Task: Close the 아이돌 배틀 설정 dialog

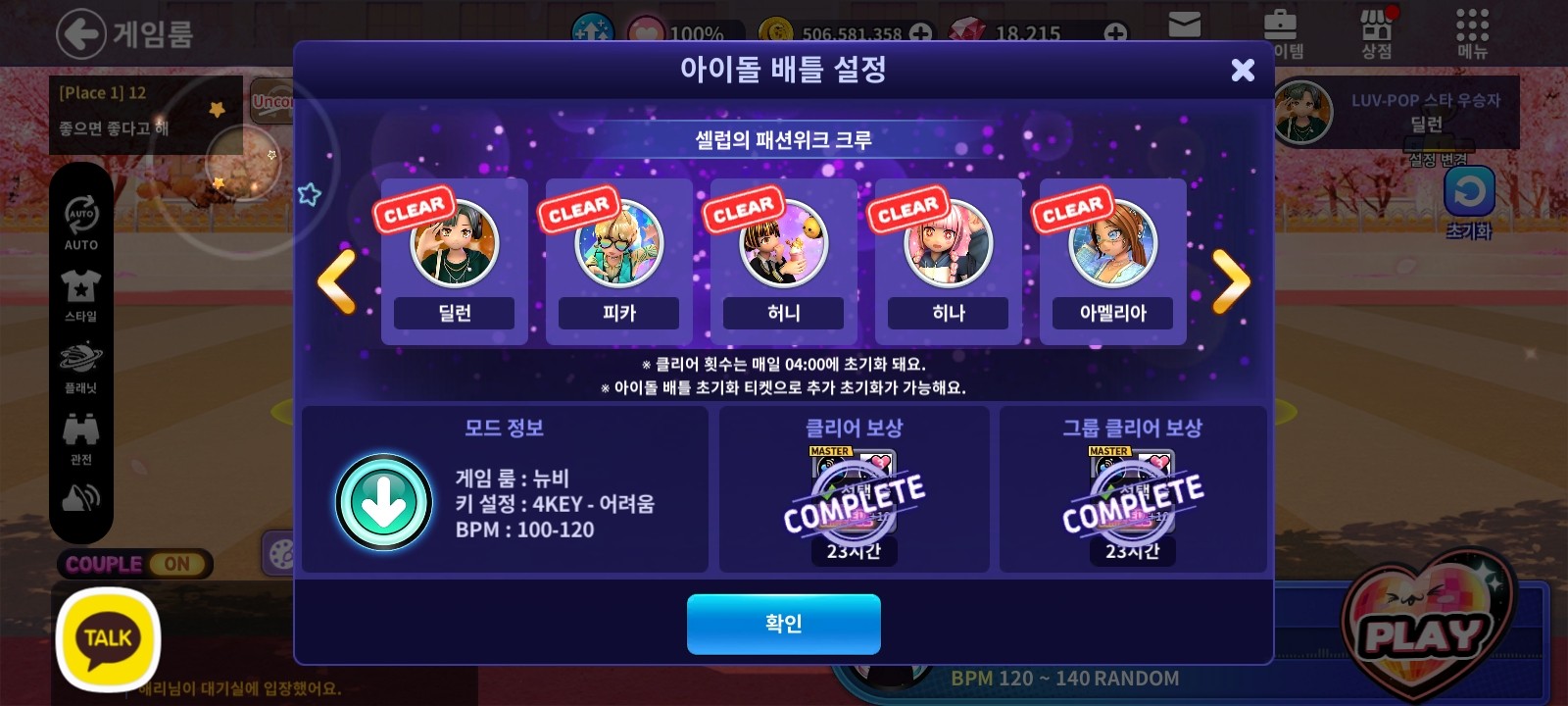Action: 1242,70
